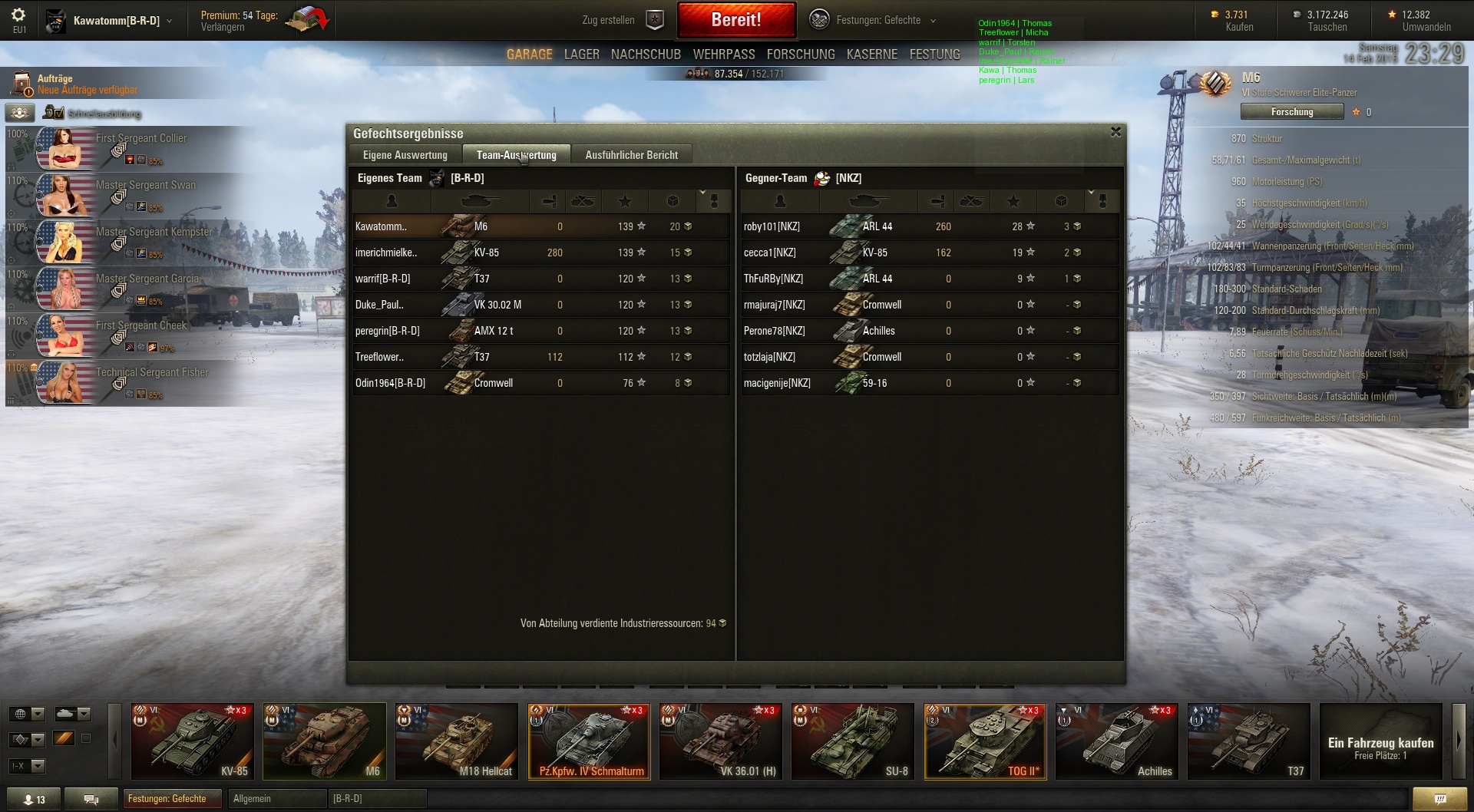Show the KASERNE barracks
Viewport: 1474px width, 812px height.
(871, 54)
